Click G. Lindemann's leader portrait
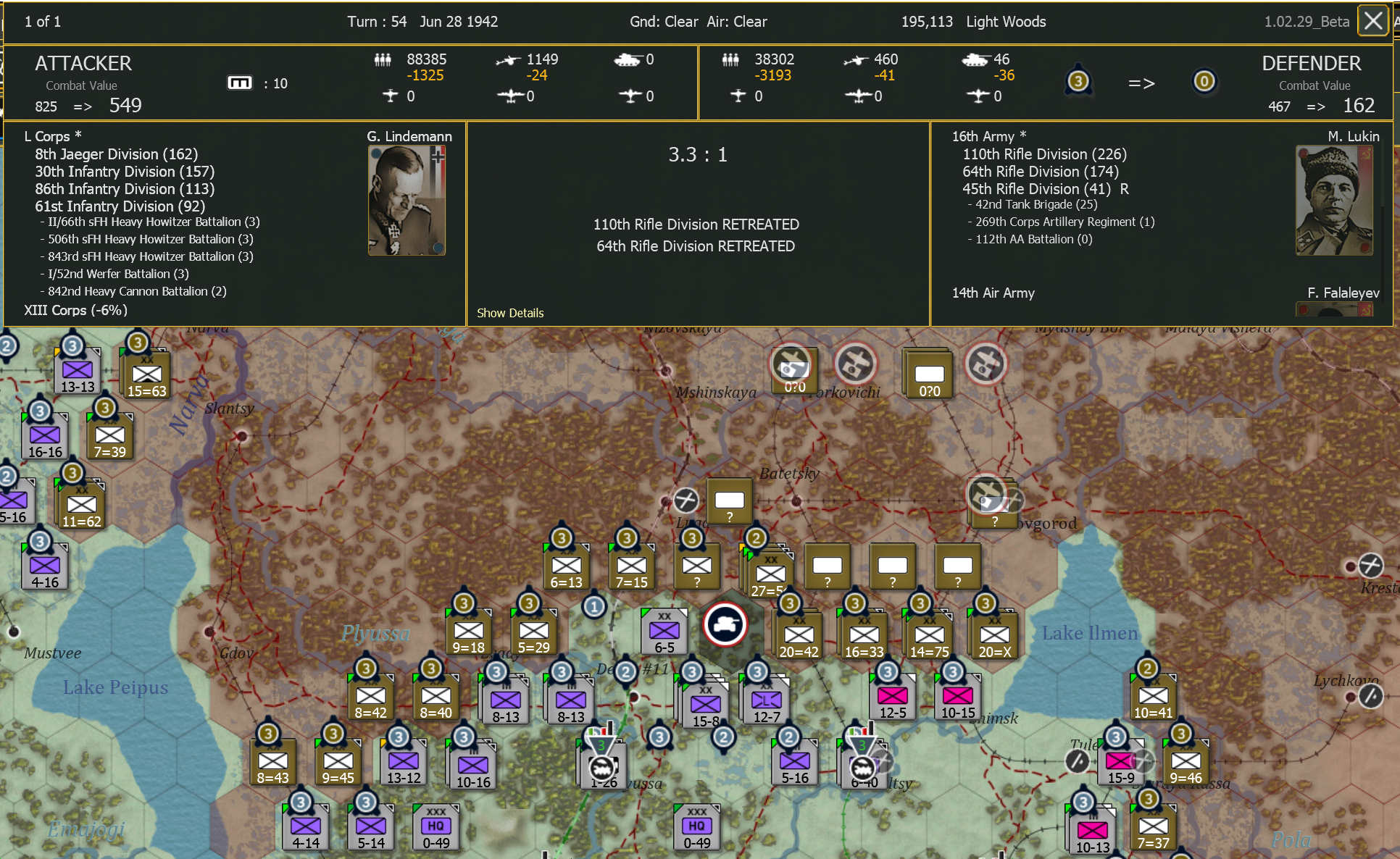Screen dimensions: 1400x859 [x=406, y=200]
